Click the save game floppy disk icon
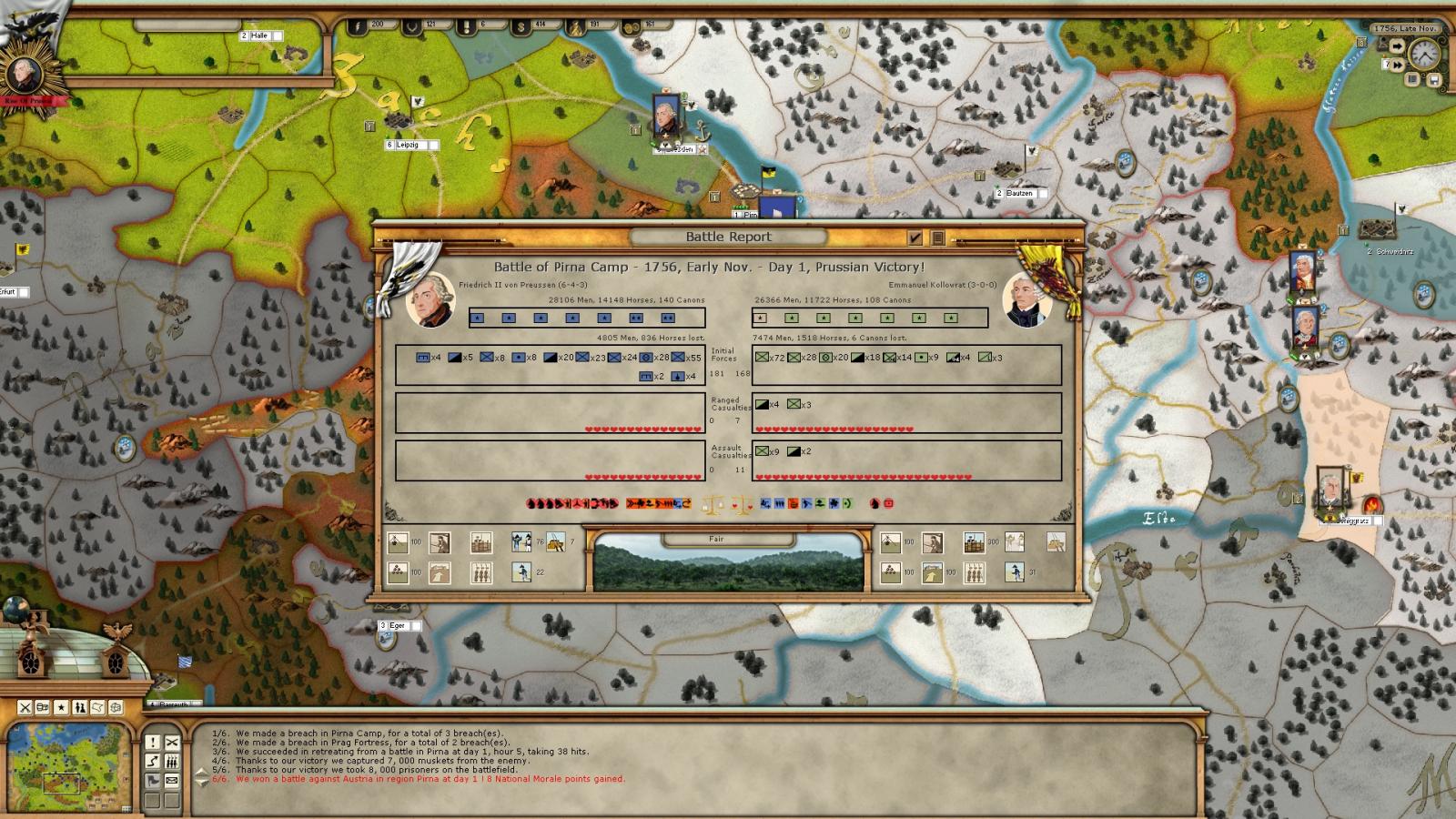 pyautogui.click(x=1433, y=80)
